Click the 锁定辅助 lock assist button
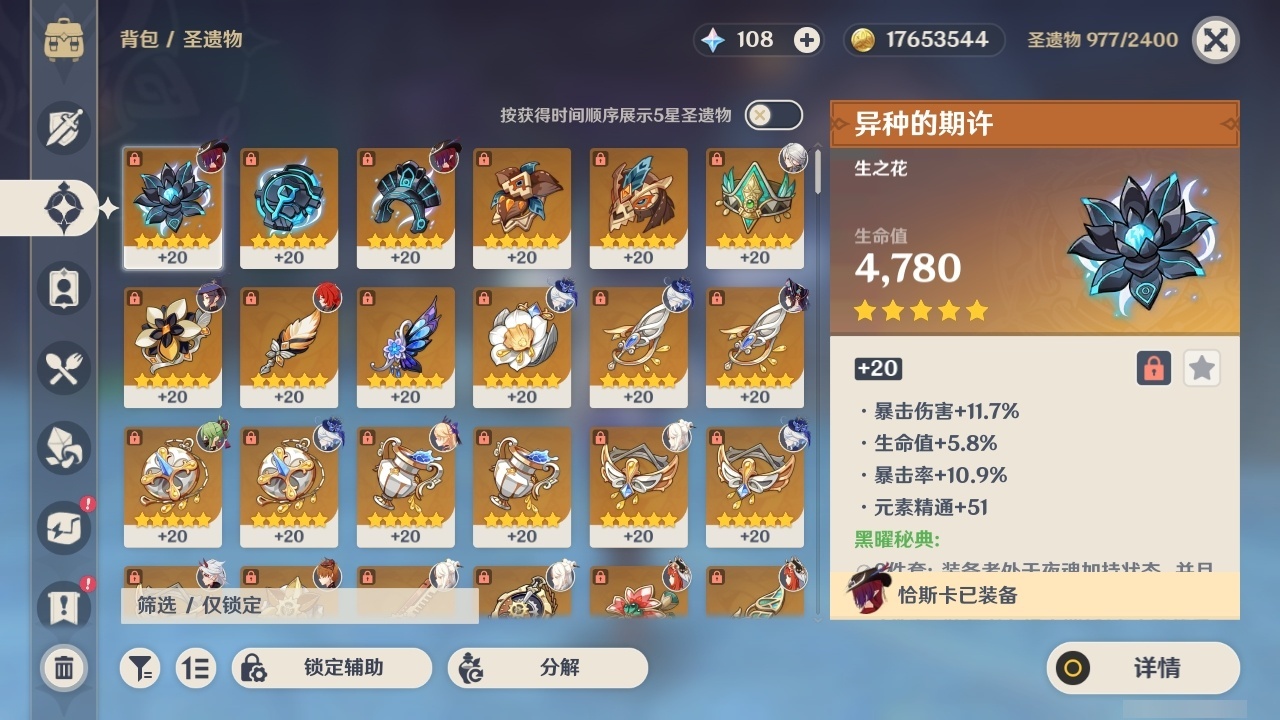 pos(330,668)
